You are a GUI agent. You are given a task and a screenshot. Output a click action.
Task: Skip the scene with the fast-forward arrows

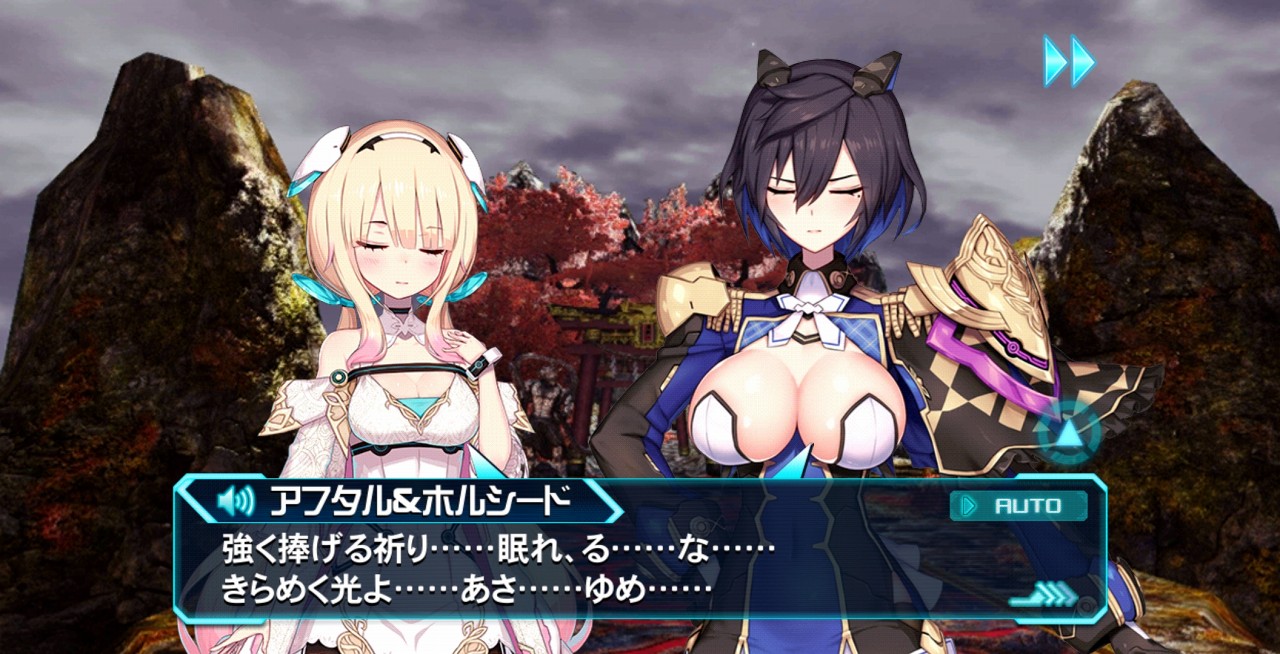1069,61
